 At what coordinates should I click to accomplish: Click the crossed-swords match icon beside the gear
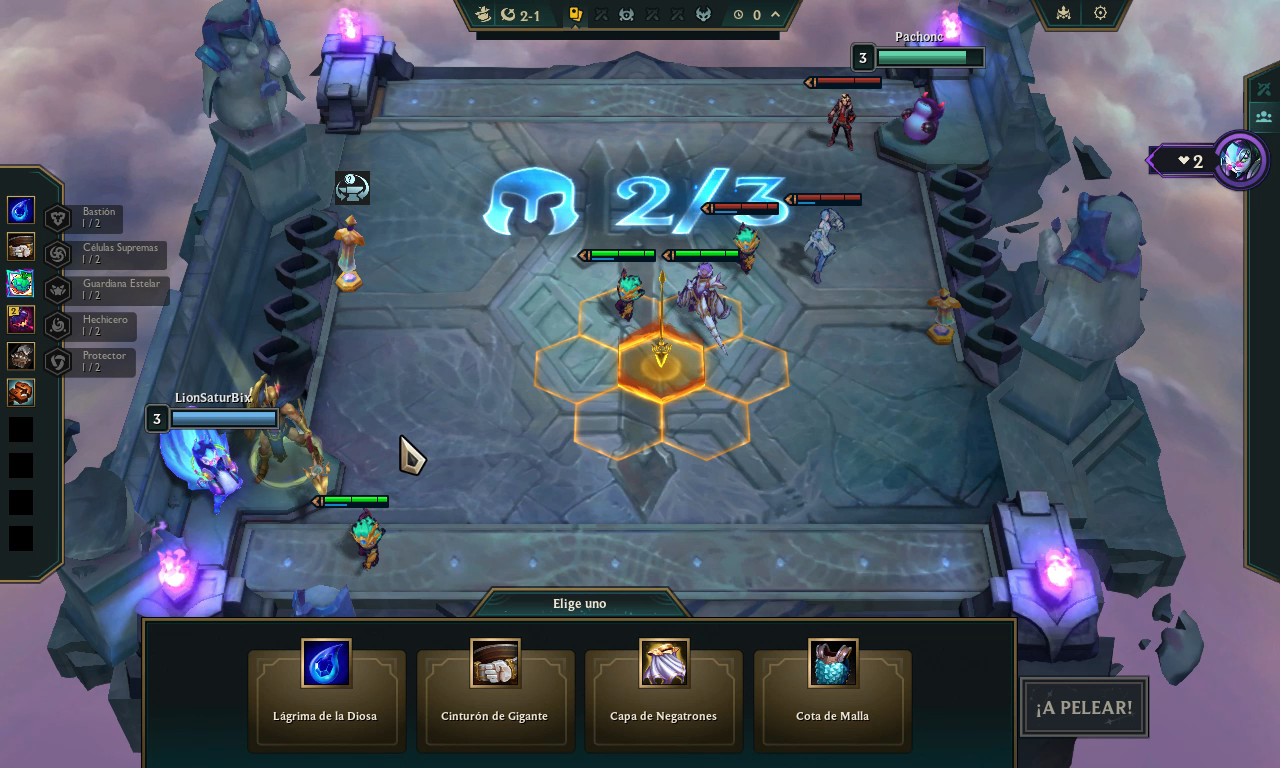pyautogui.click(x=1063, y=13)
